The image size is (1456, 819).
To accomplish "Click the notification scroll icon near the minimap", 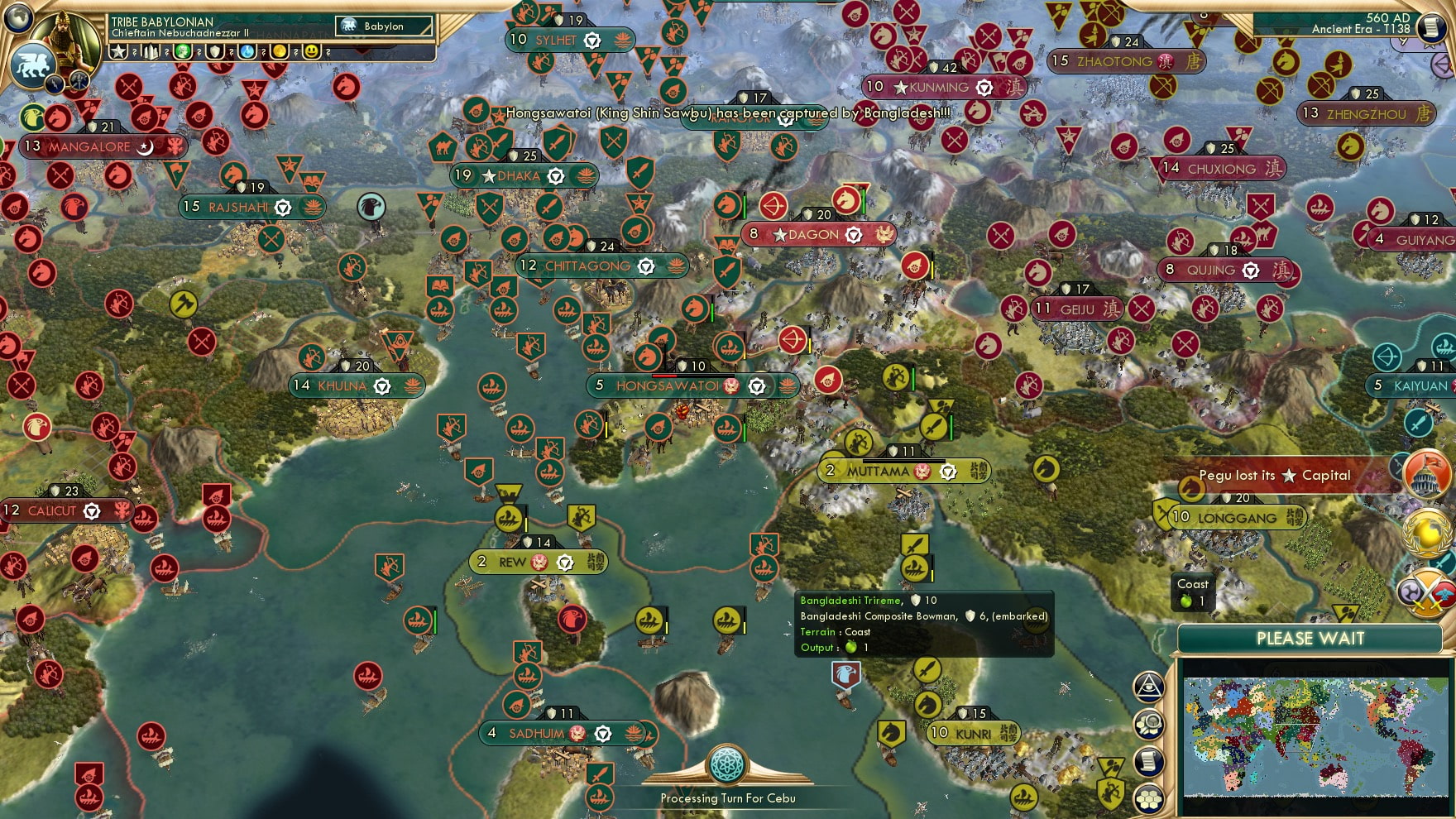I will [1148, 759].
